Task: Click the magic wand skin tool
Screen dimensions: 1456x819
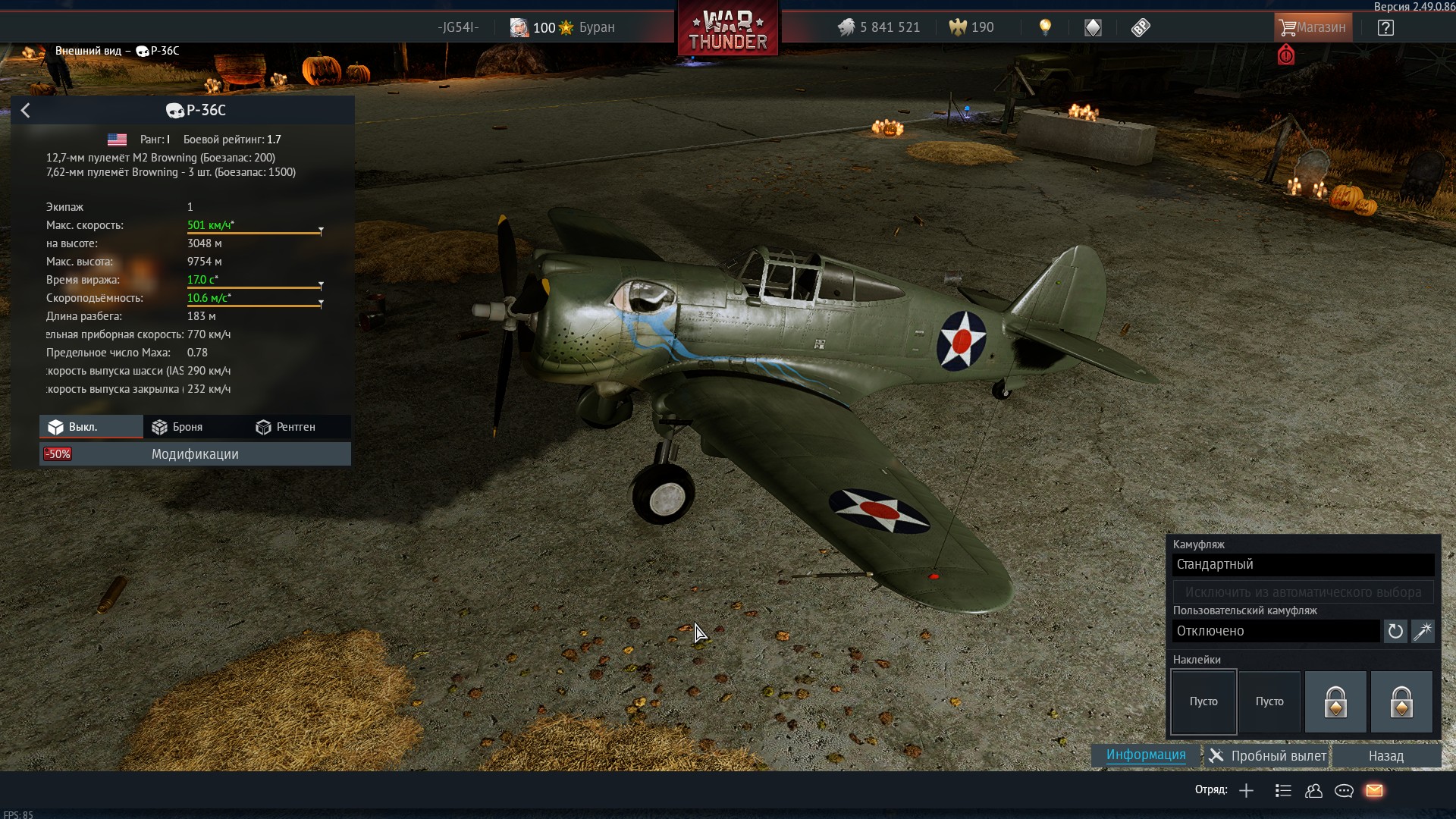Action: (1423, 631)
